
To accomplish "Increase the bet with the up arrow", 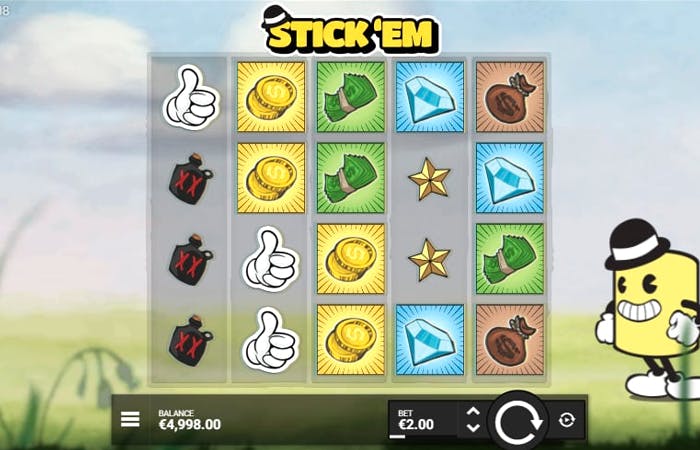I will point(474,411).
